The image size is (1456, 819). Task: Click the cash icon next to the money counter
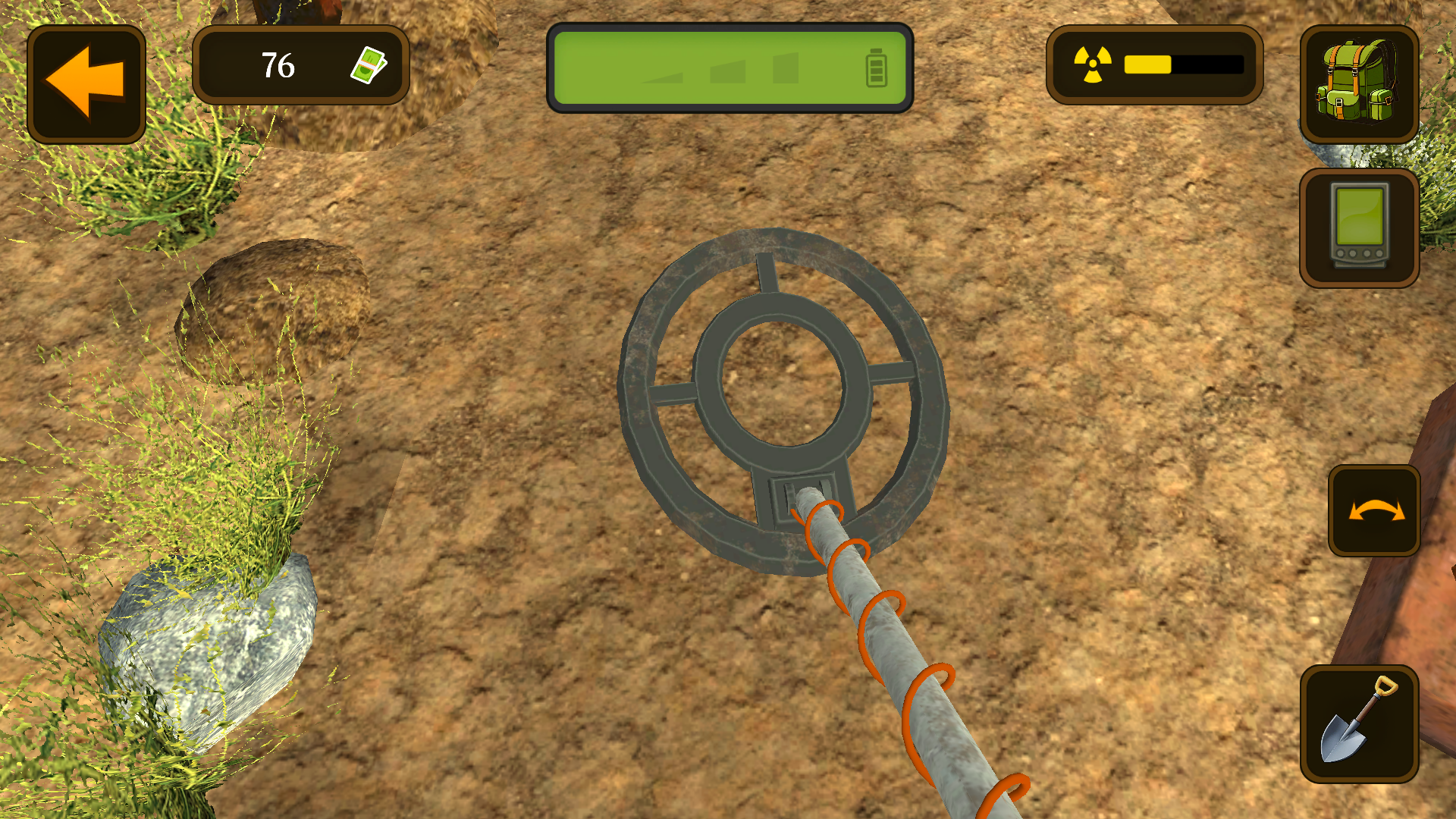click(369, 66)
